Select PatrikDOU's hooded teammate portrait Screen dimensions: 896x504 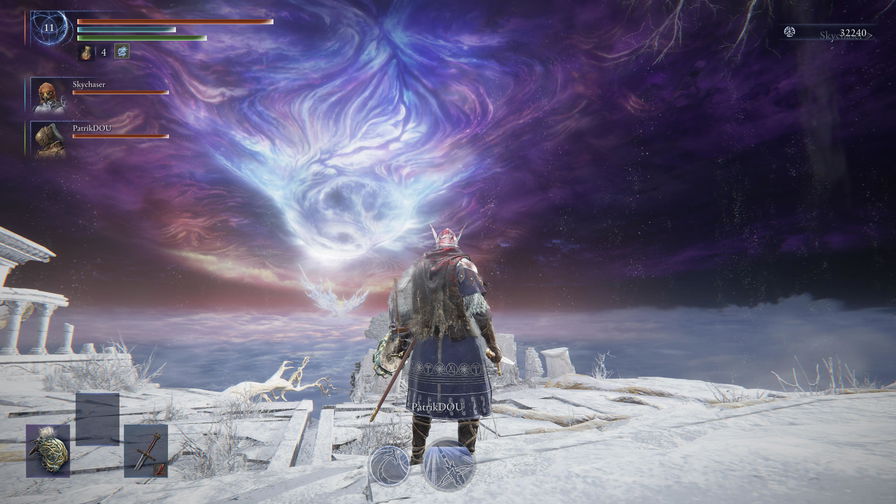click(x=48, y=139)
